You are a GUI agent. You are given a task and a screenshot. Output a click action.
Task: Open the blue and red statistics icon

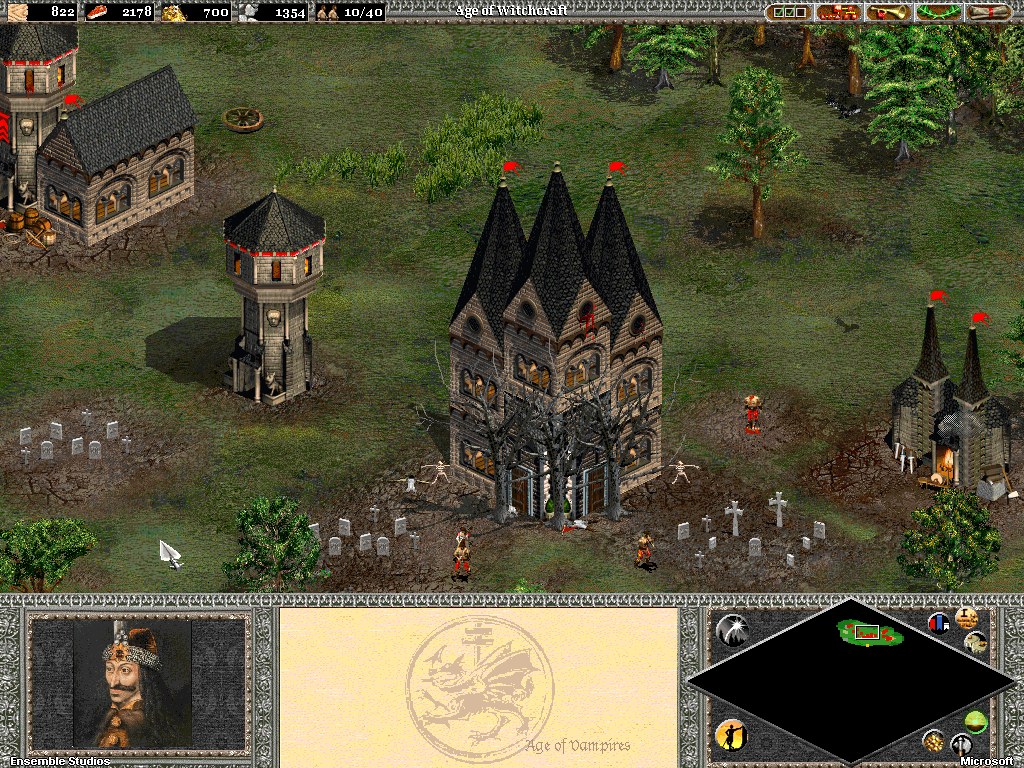click(939, 623)
